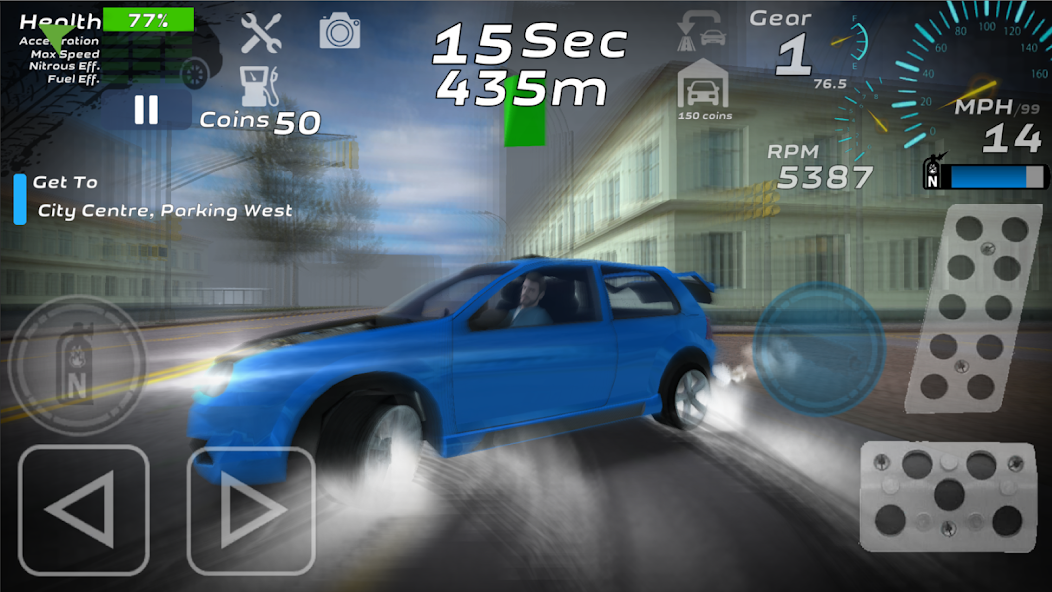
Task: Select the Get To City Centre objective
Action: [160, 197]
